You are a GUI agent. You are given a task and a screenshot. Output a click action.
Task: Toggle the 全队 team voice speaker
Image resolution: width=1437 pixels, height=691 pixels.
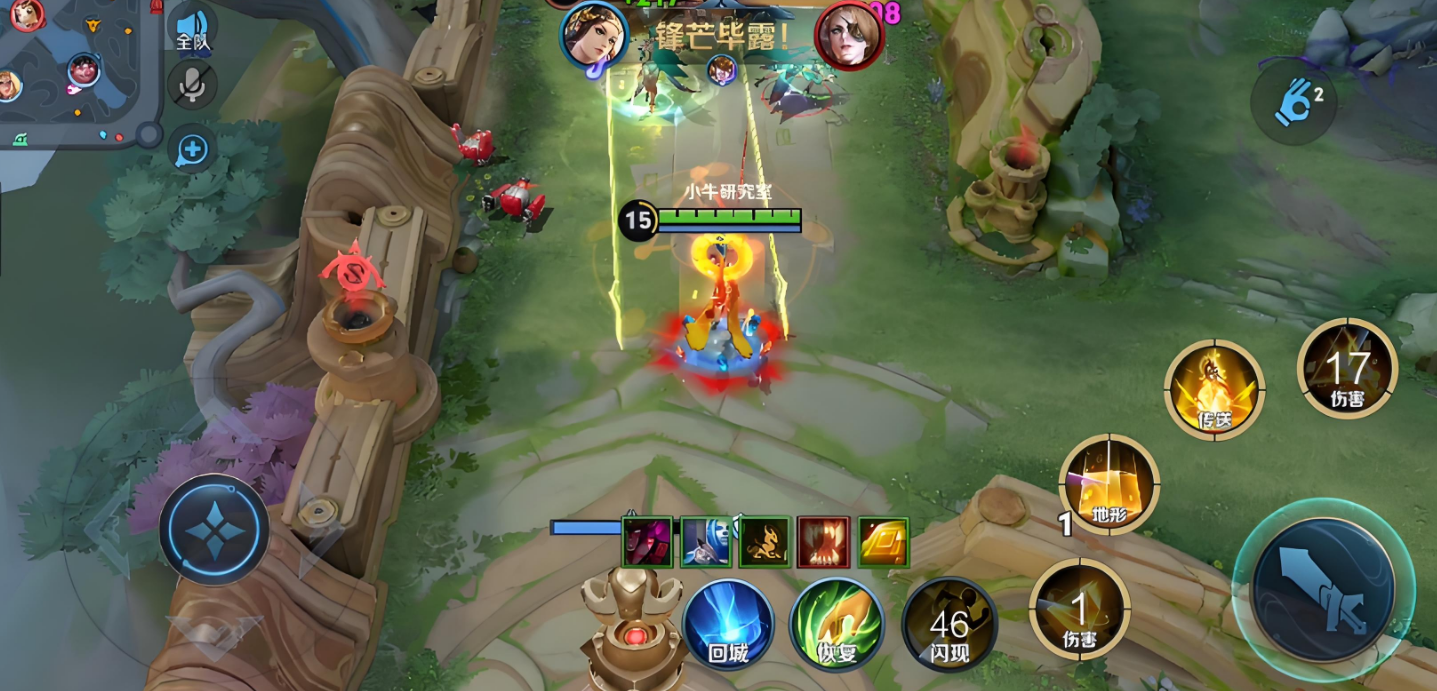tap(191, 29)
